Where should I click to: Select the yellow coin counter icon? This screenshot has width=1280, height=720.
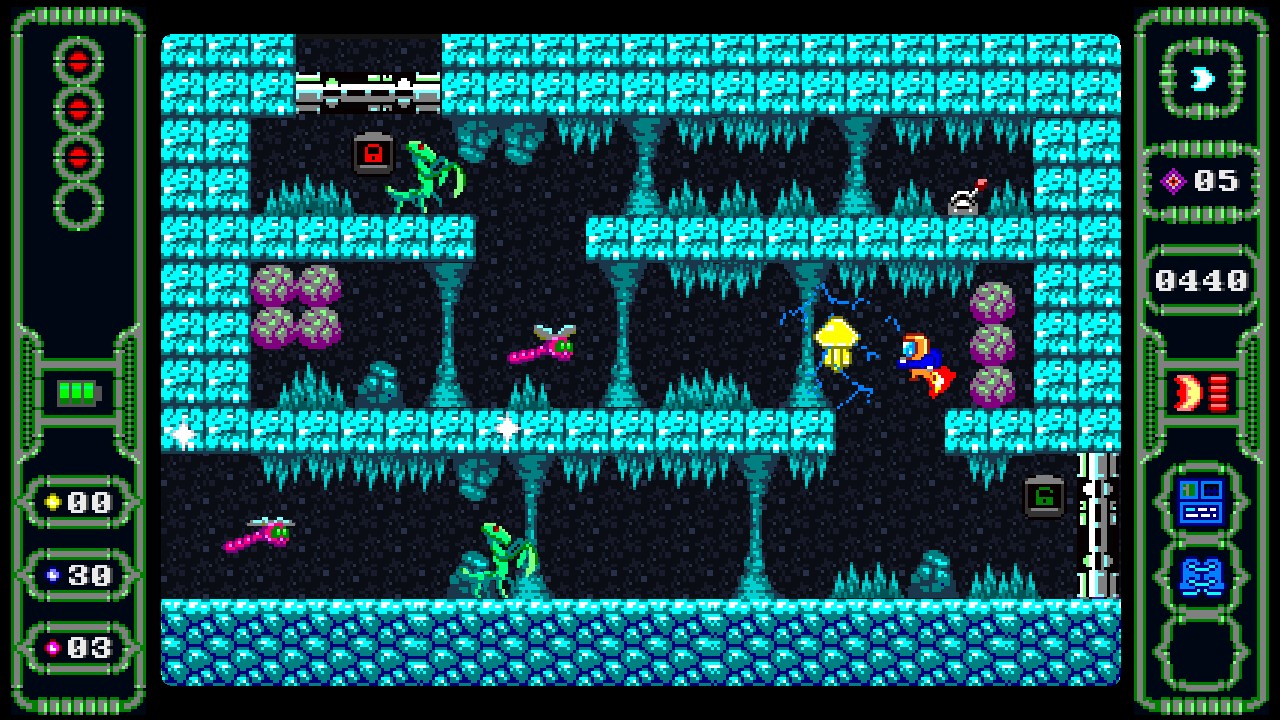55,503
